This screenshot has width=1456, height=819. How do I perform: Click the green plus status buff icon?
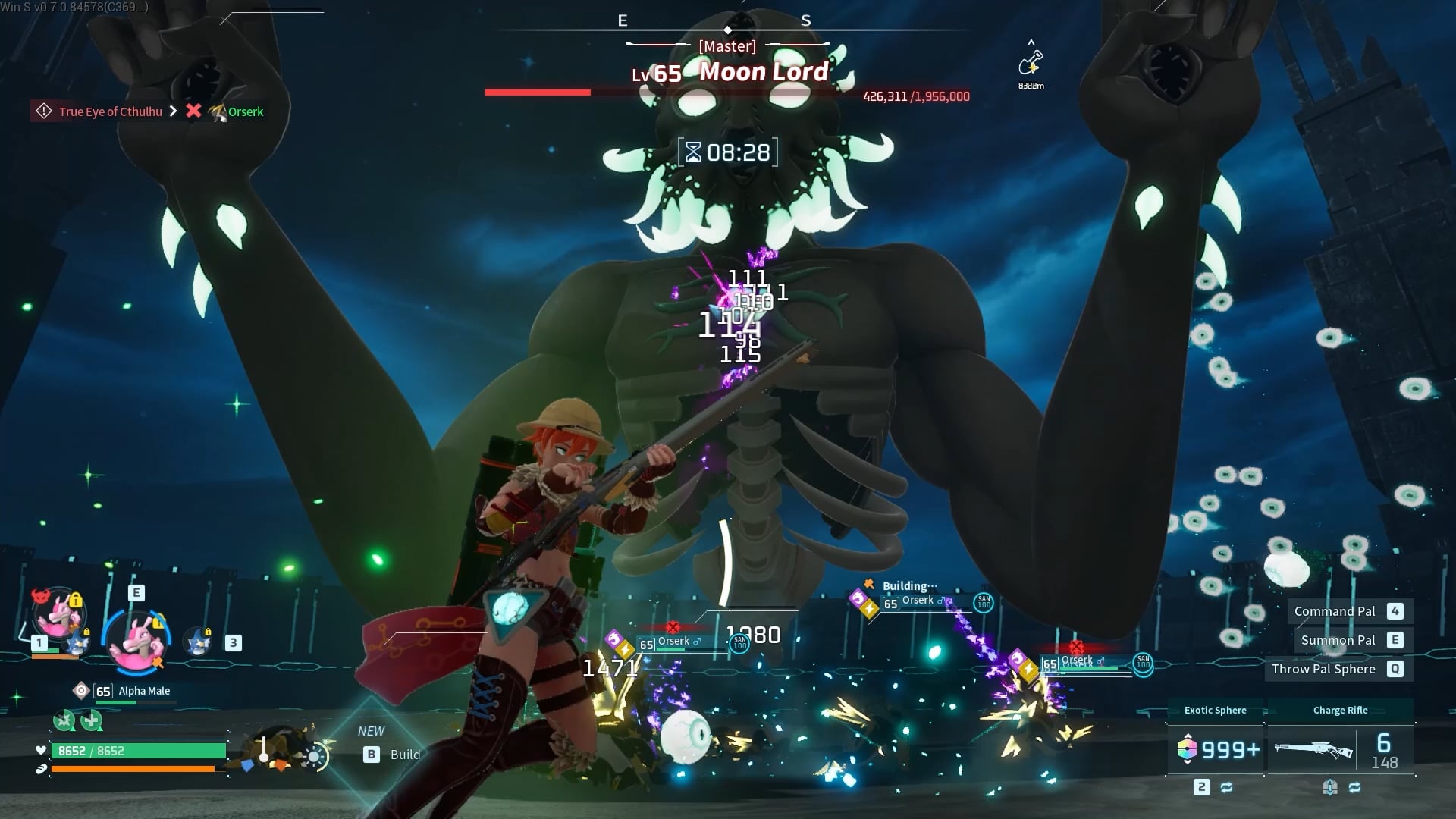92,720
